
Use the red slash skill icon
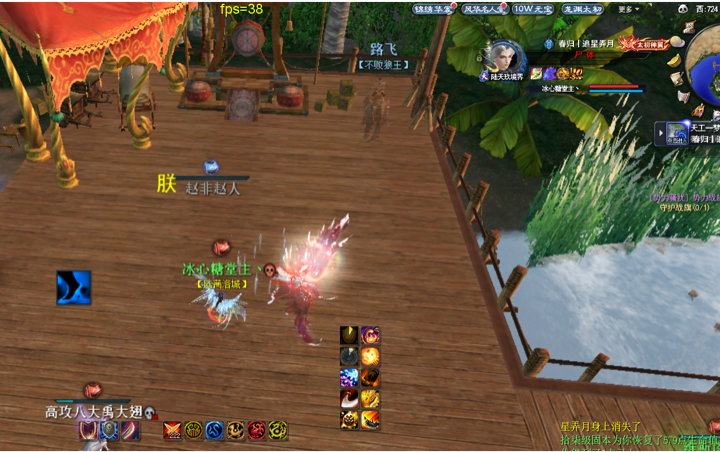pyautogui.click(x=349, y=399)
